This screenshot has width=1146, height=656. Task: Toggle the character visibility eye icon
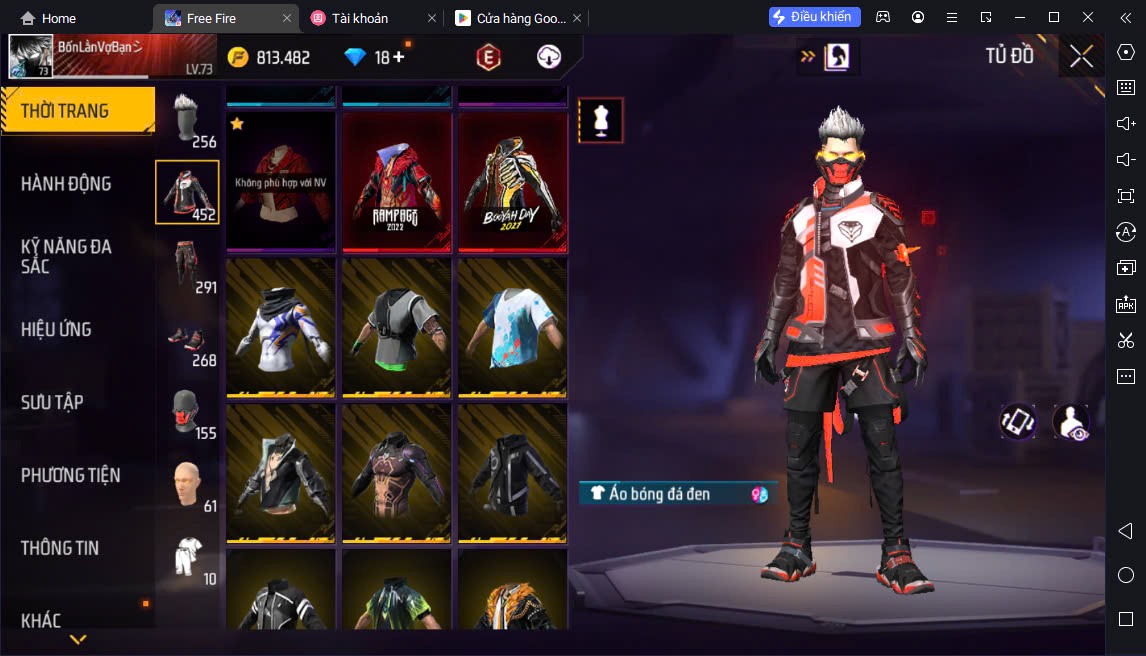1071,422
